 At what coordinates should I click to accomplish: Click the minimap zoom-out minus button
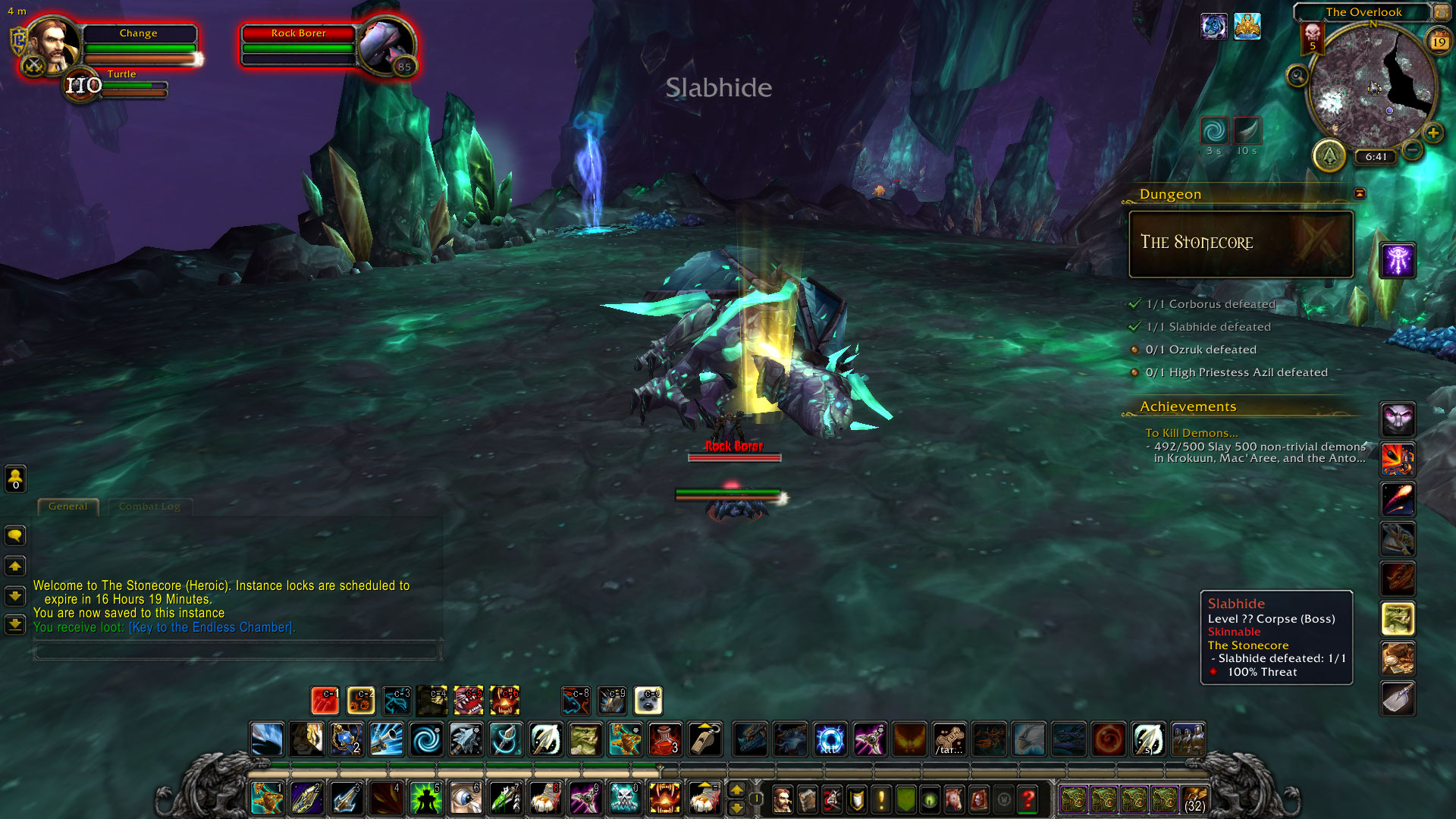(x=1412, y=150)
